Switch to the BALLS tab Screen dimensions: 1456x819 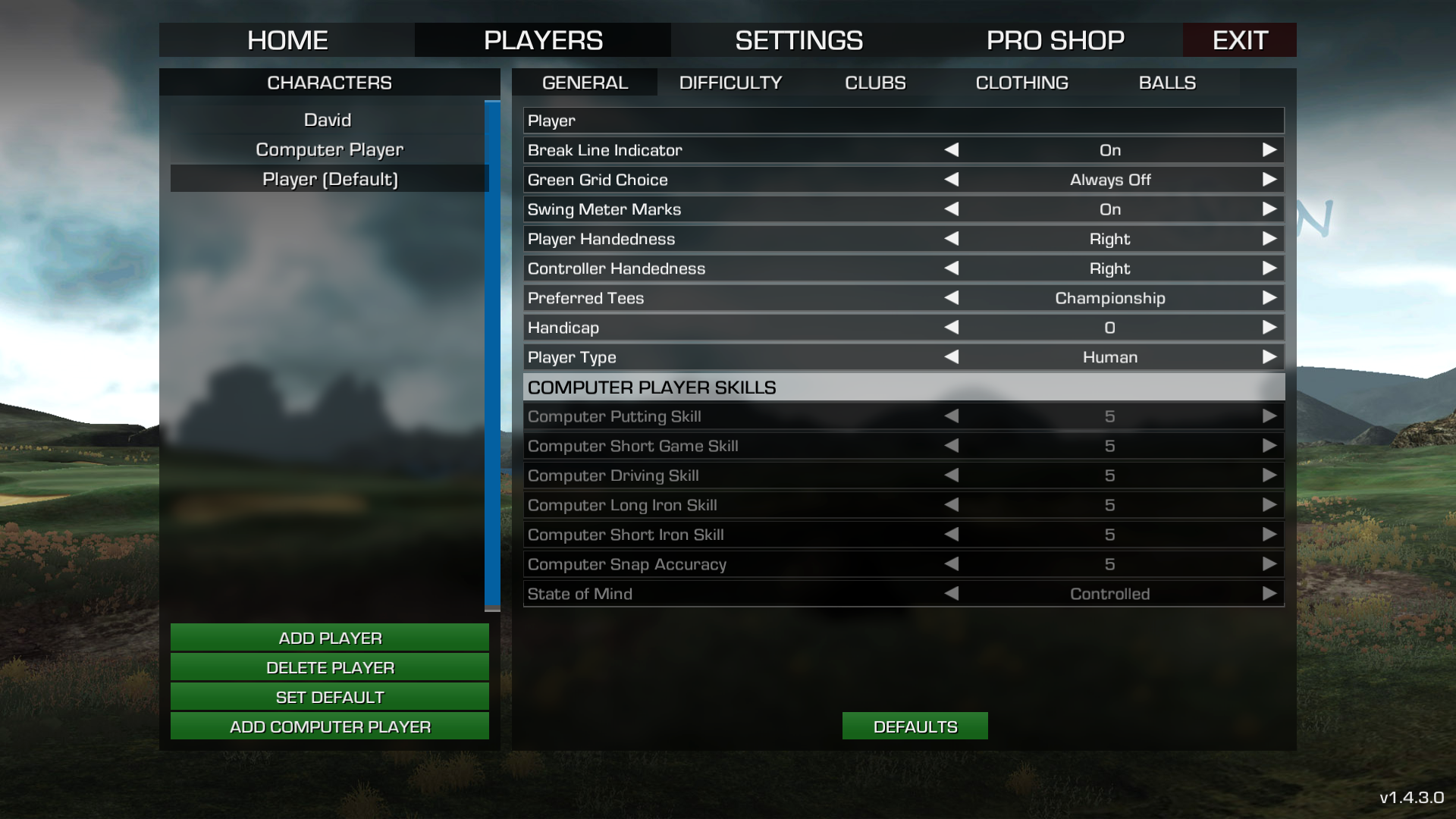coord(1167,83)
